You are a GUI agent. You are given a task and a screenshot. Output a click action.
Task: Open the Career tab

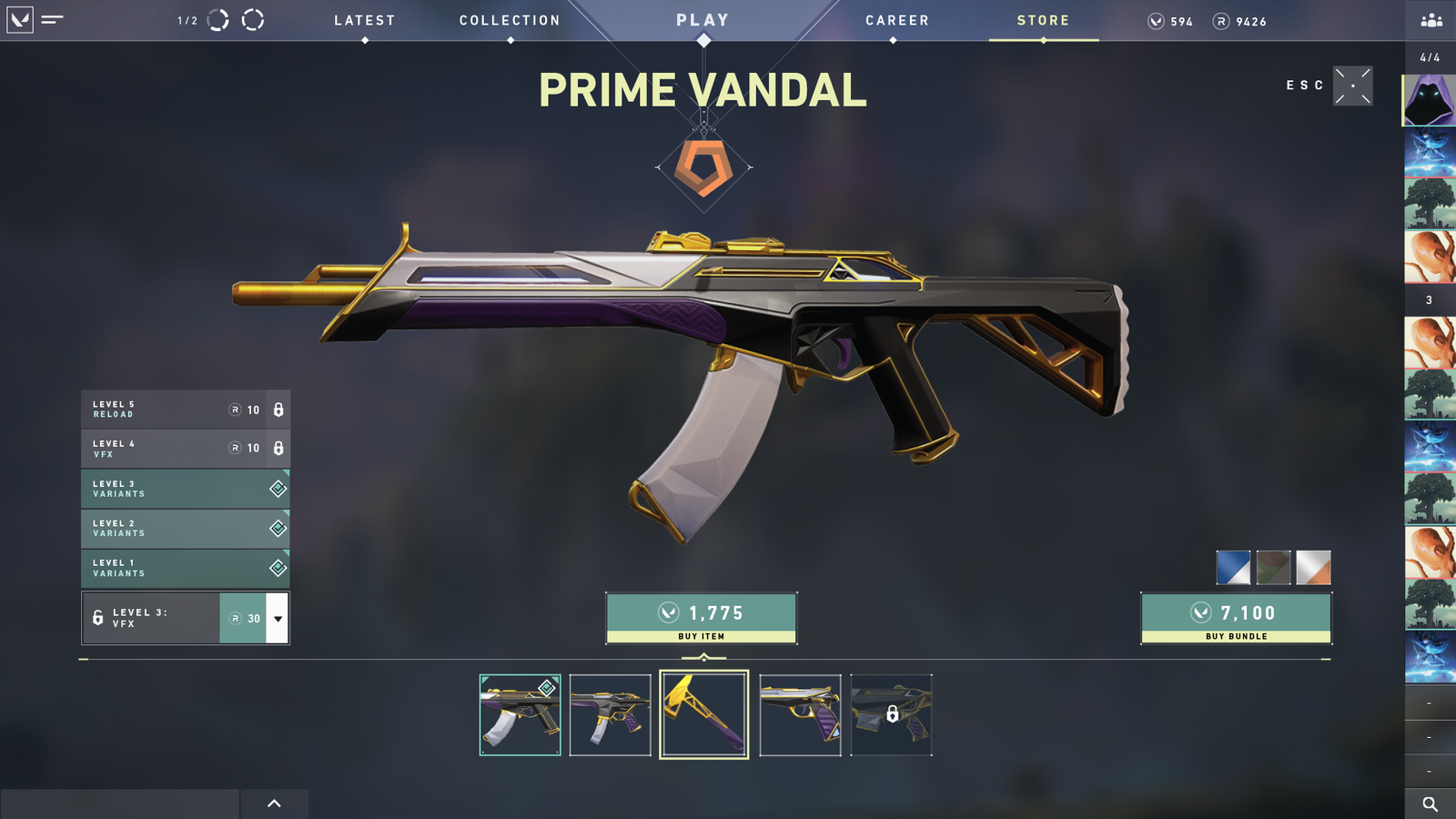click(897, 21)
